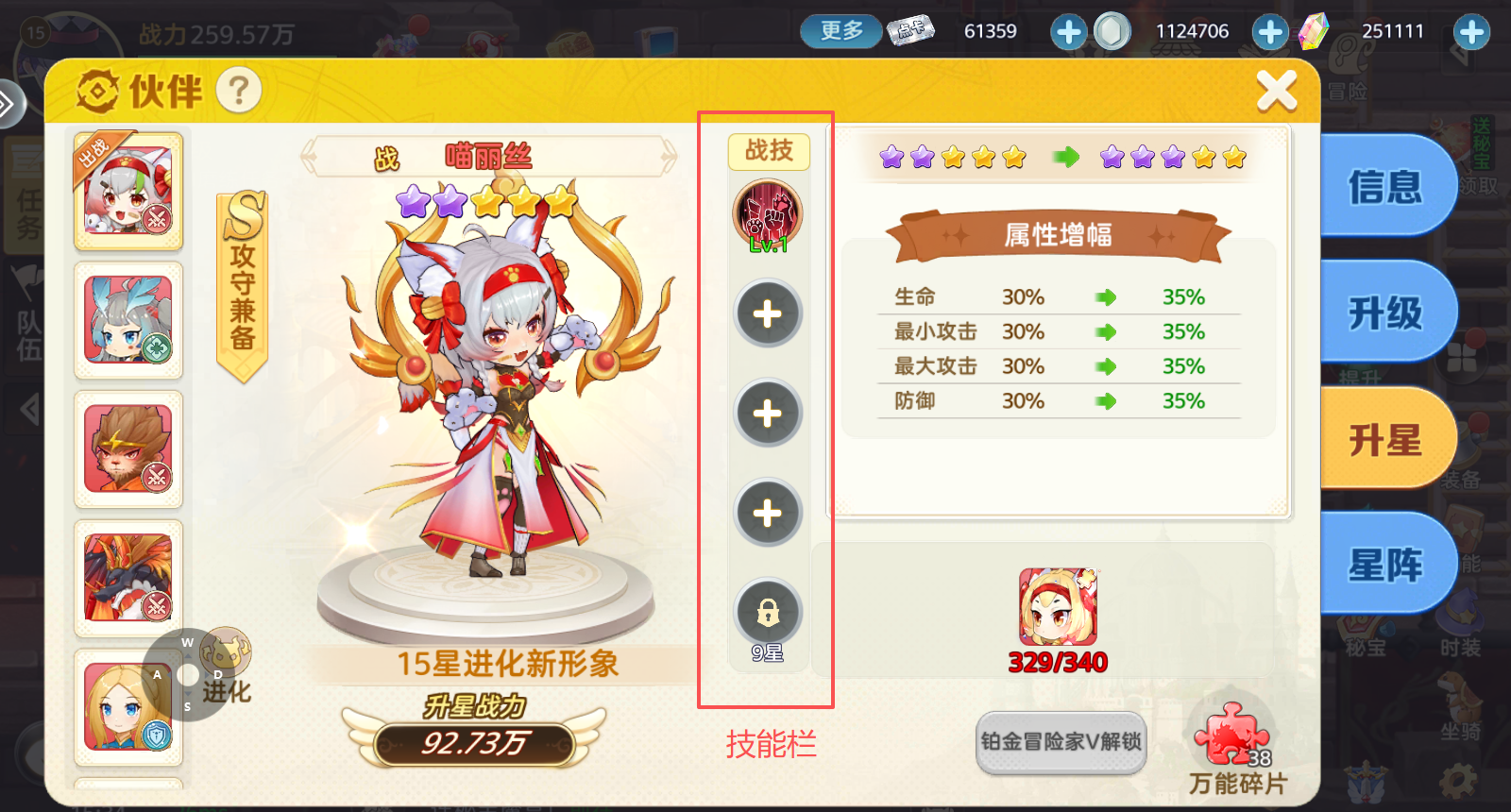Image resolution: width=1511 pixels, height=812 pixels.
Task: Click the red crossed-swords badge on monkey partner
Action: coord(157,477)
